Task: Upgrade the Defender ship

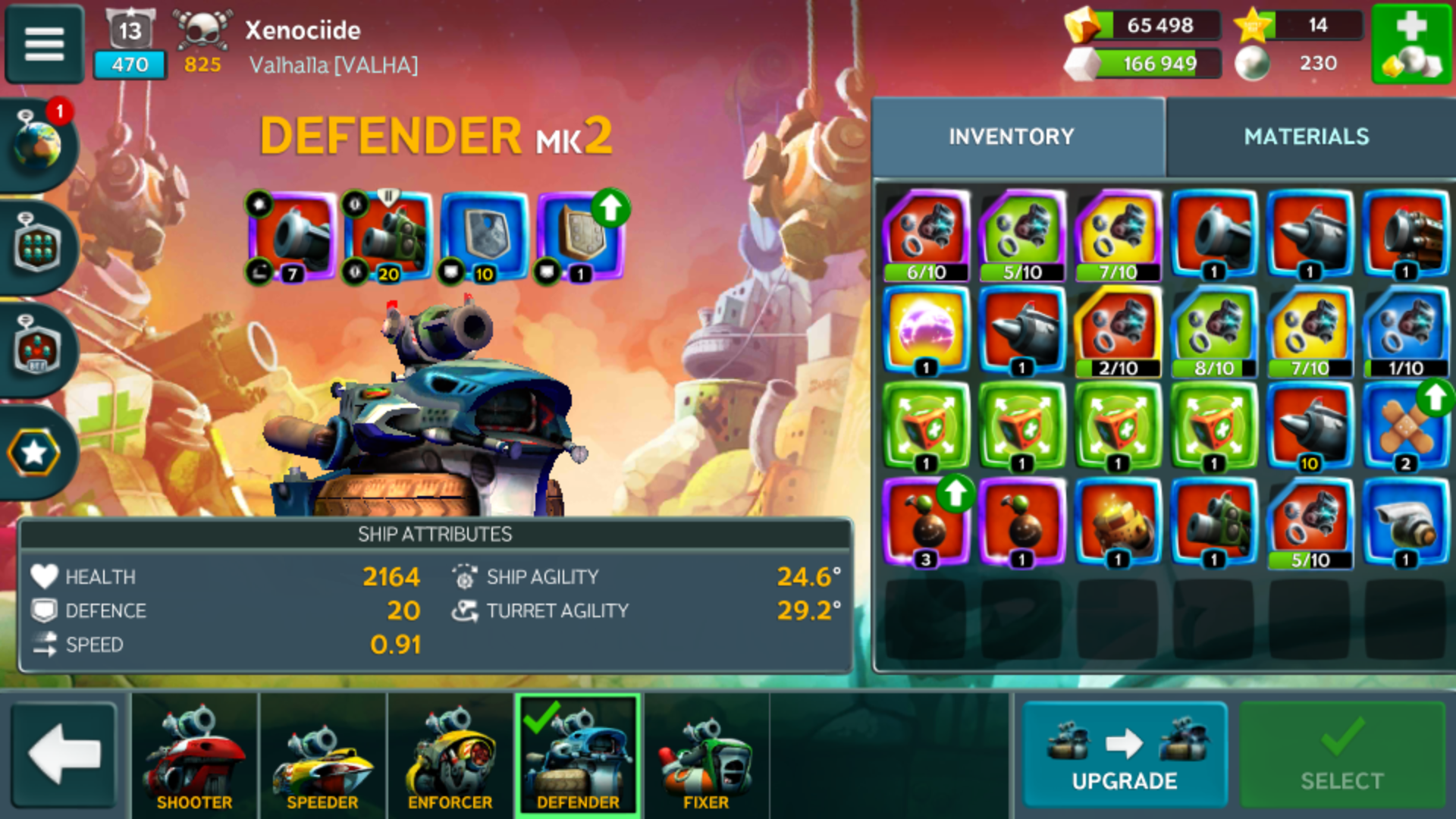Action: pos(1124,755)
